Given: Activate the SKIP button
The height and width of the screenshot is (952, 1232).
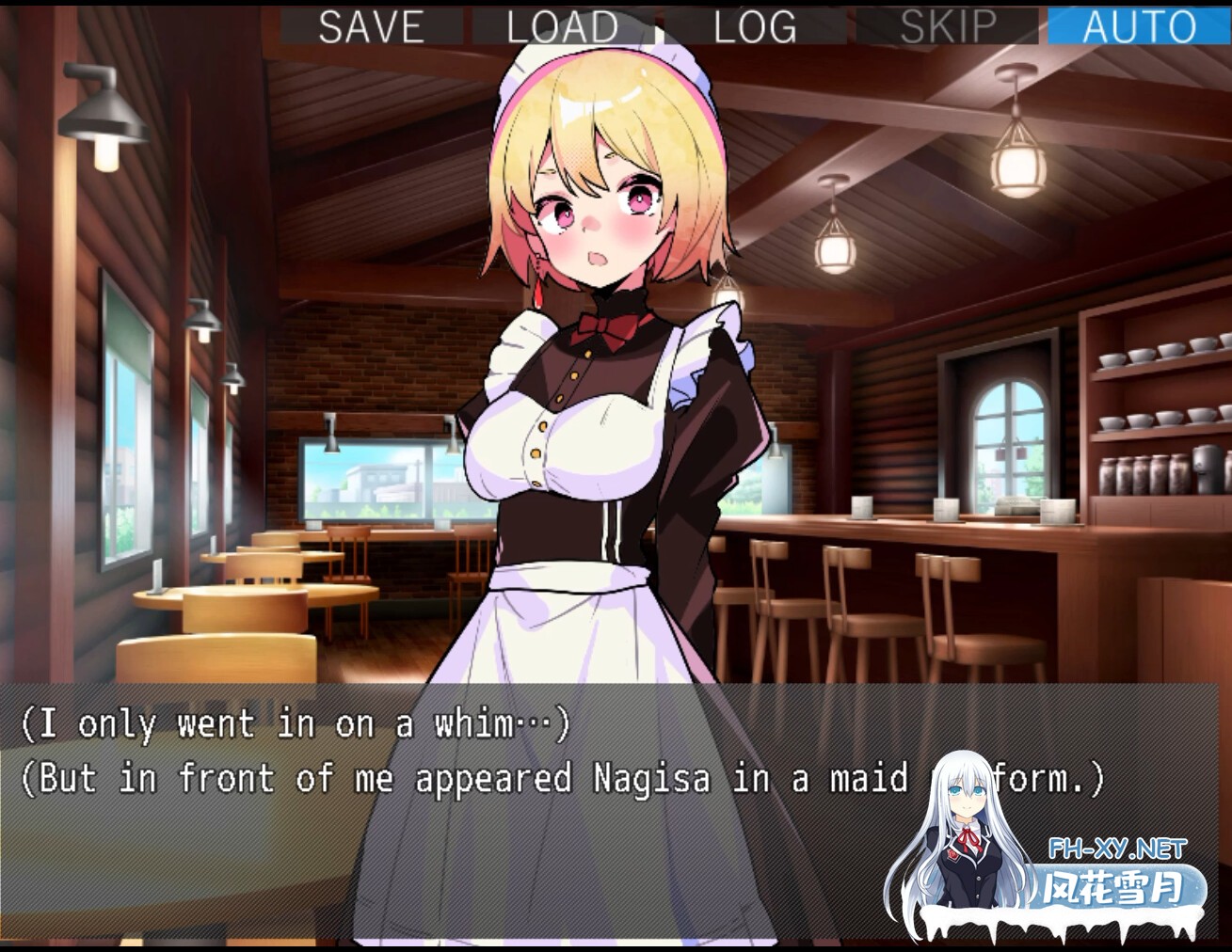Looking at the screenshot, I should click(947, 25).
